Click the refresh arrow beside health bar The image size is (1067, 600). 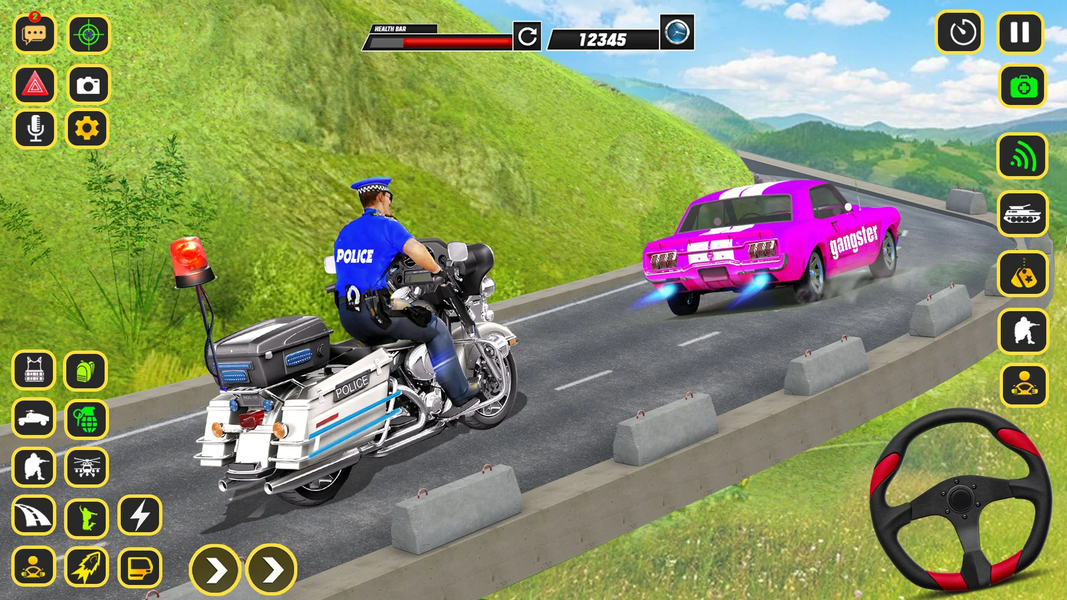(x=527, y=38)
